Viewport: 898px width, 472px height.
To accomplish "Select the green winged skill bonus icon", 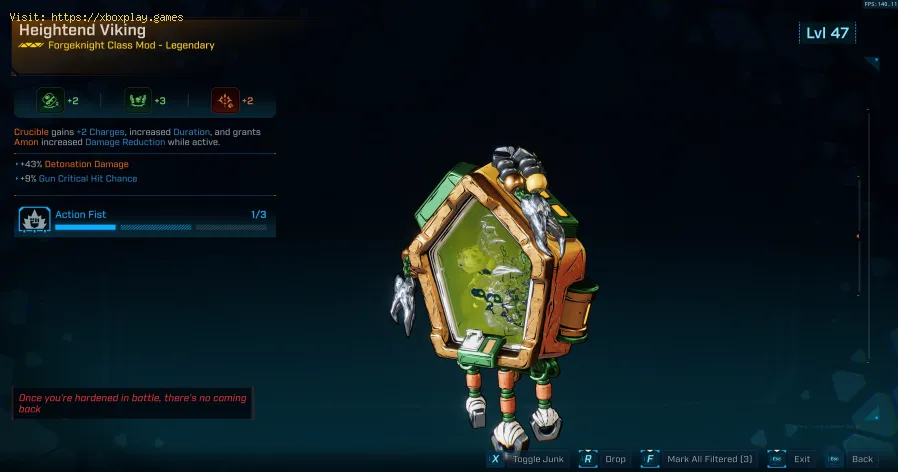I will tap(138, 100).
